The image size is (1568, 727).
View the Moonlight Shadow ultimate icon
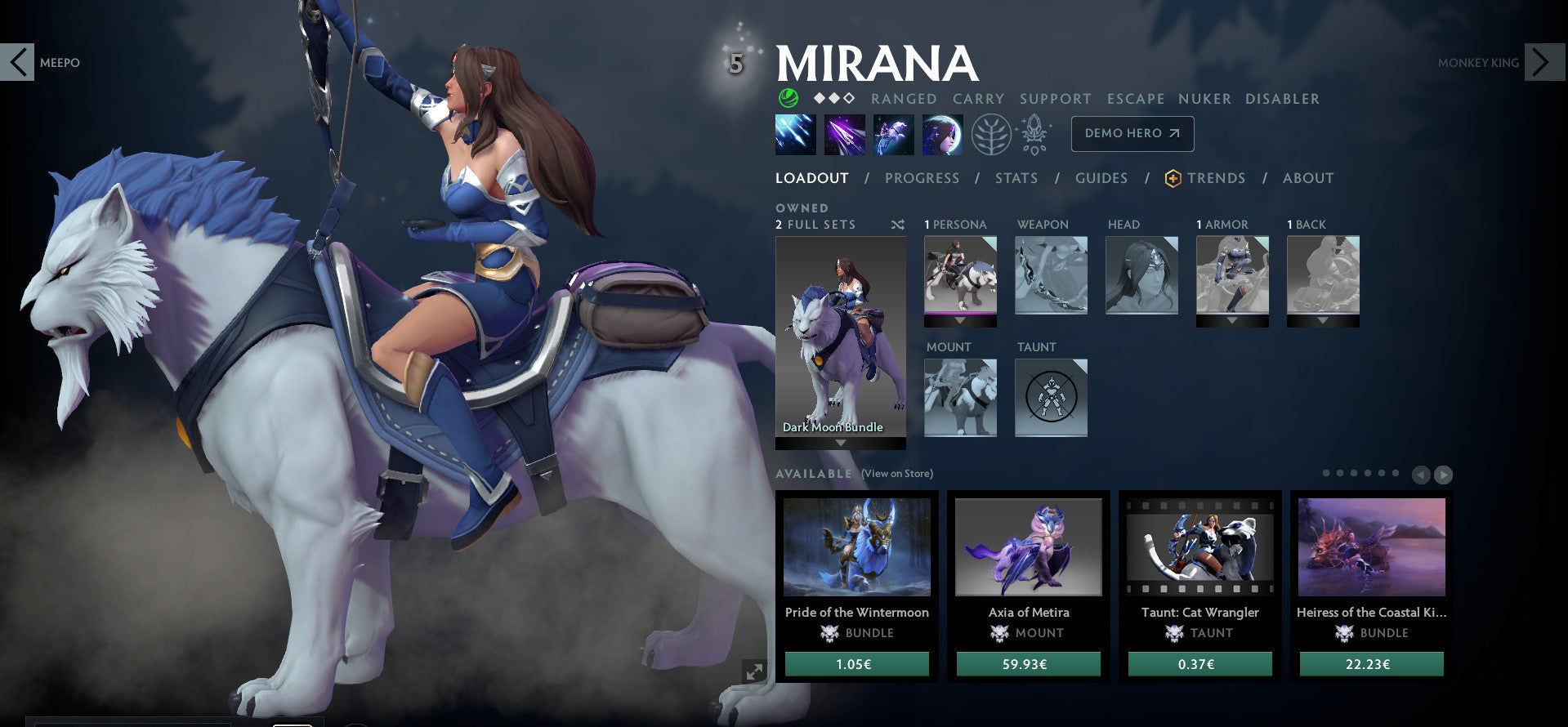943,134
